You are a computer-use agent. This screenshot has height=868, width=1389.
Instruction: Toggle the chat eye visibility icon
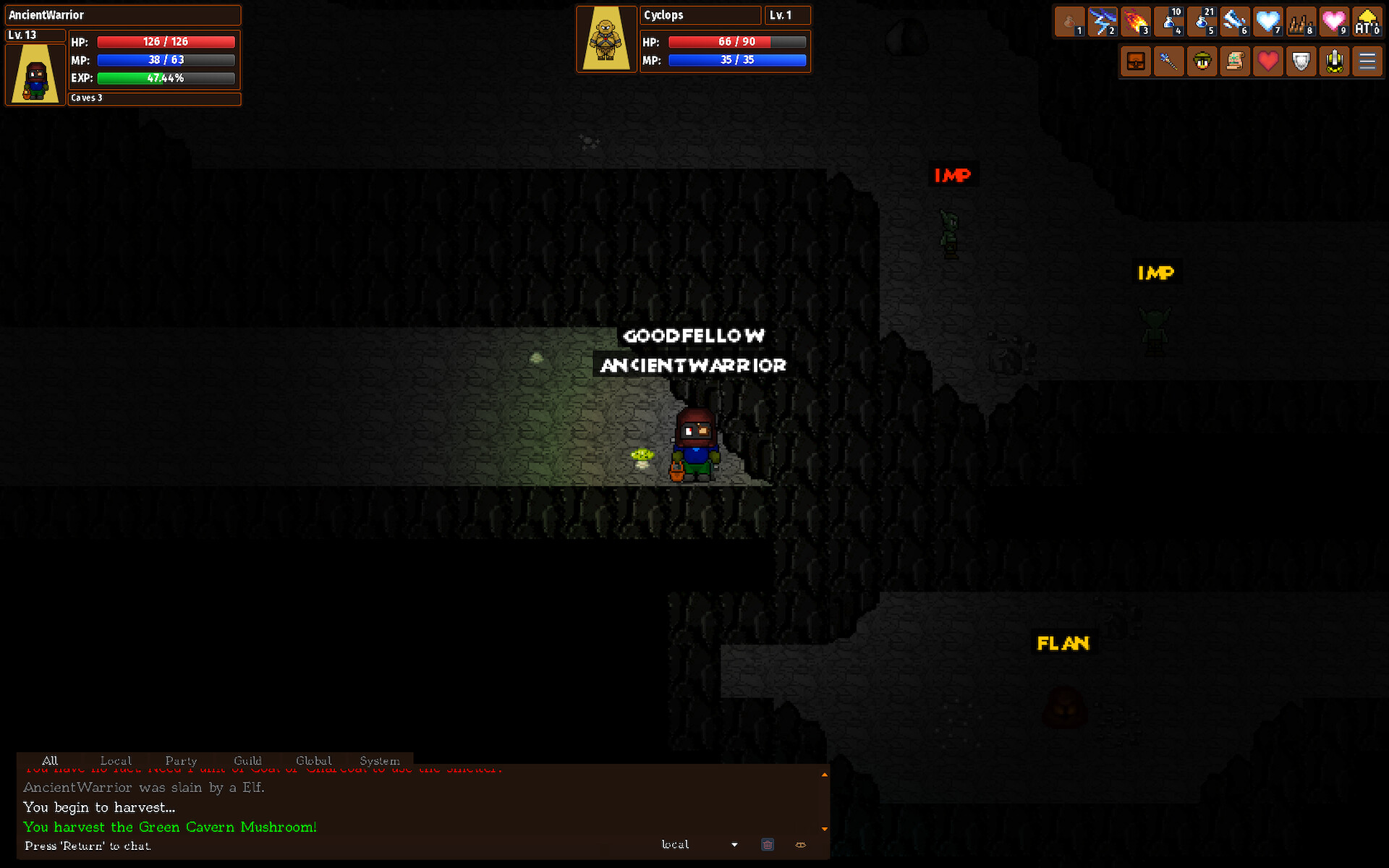(800, 844)
